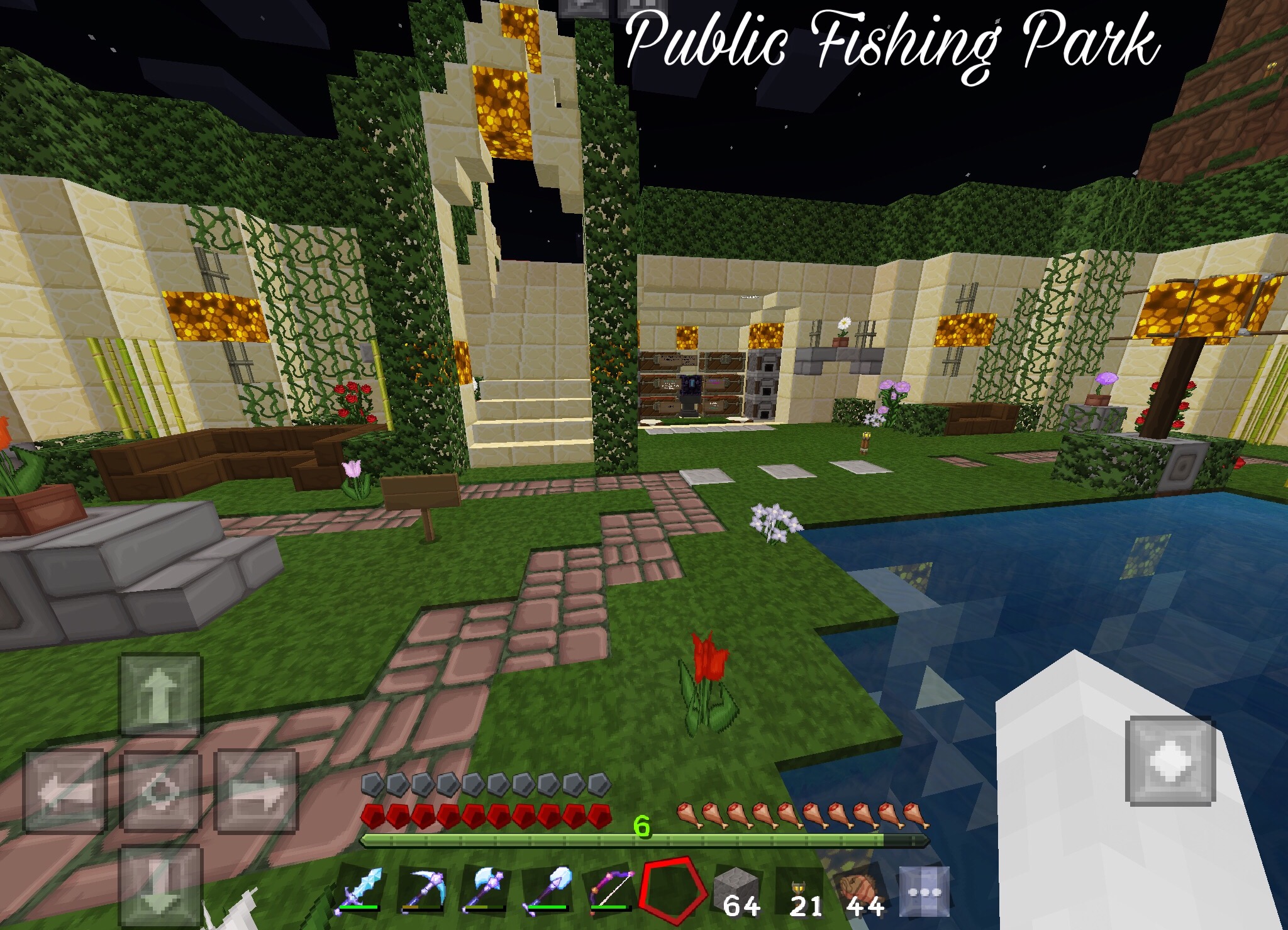Viewport: 1288px width, 930px height.
Task: Open chat using the top chat button
Action: tap(584, 6)
